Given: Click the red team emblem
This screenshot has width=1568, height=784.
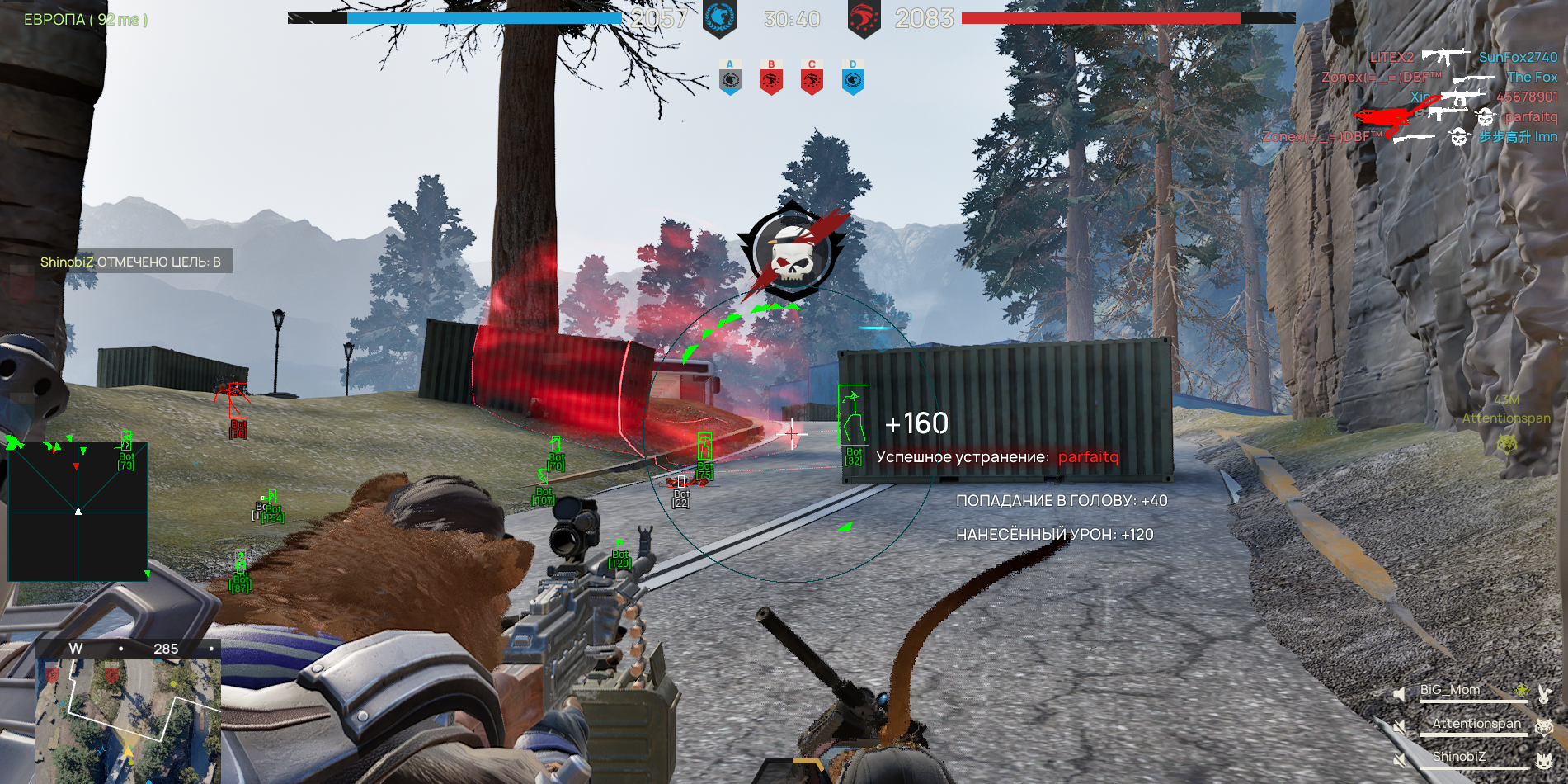Looking at the screenshot, I should pyautogui.click(x=864, y=18).
